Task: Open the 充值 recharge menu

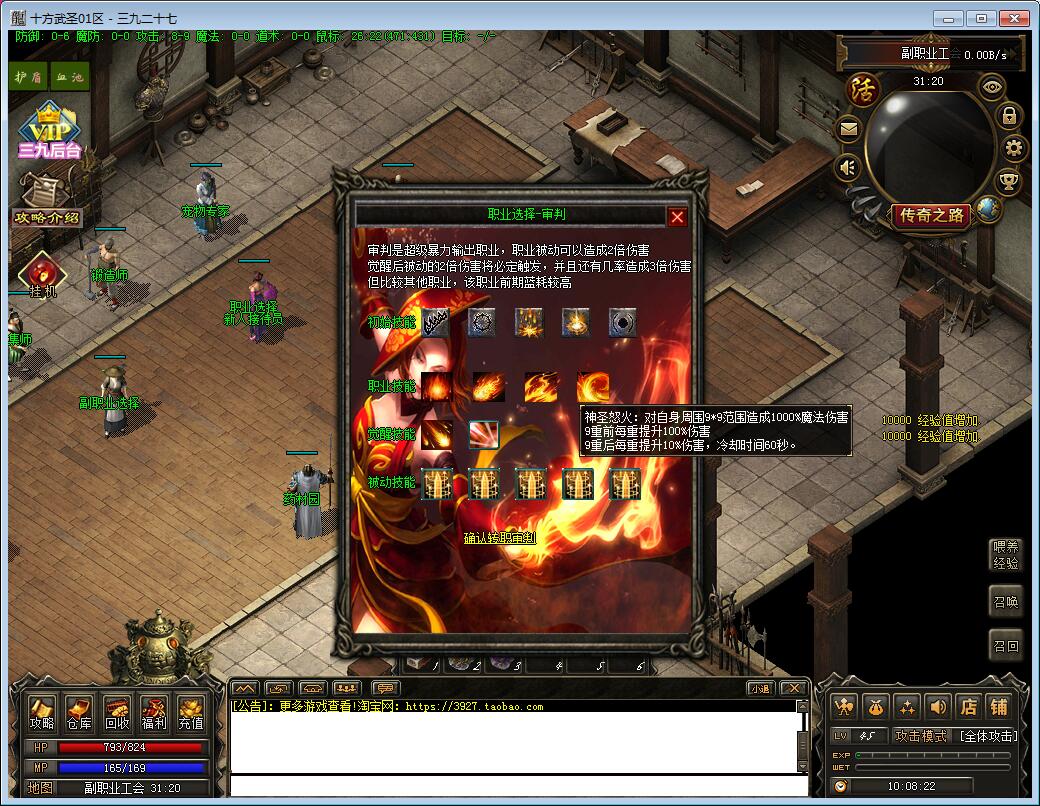Action: click(x=191, y=712)
